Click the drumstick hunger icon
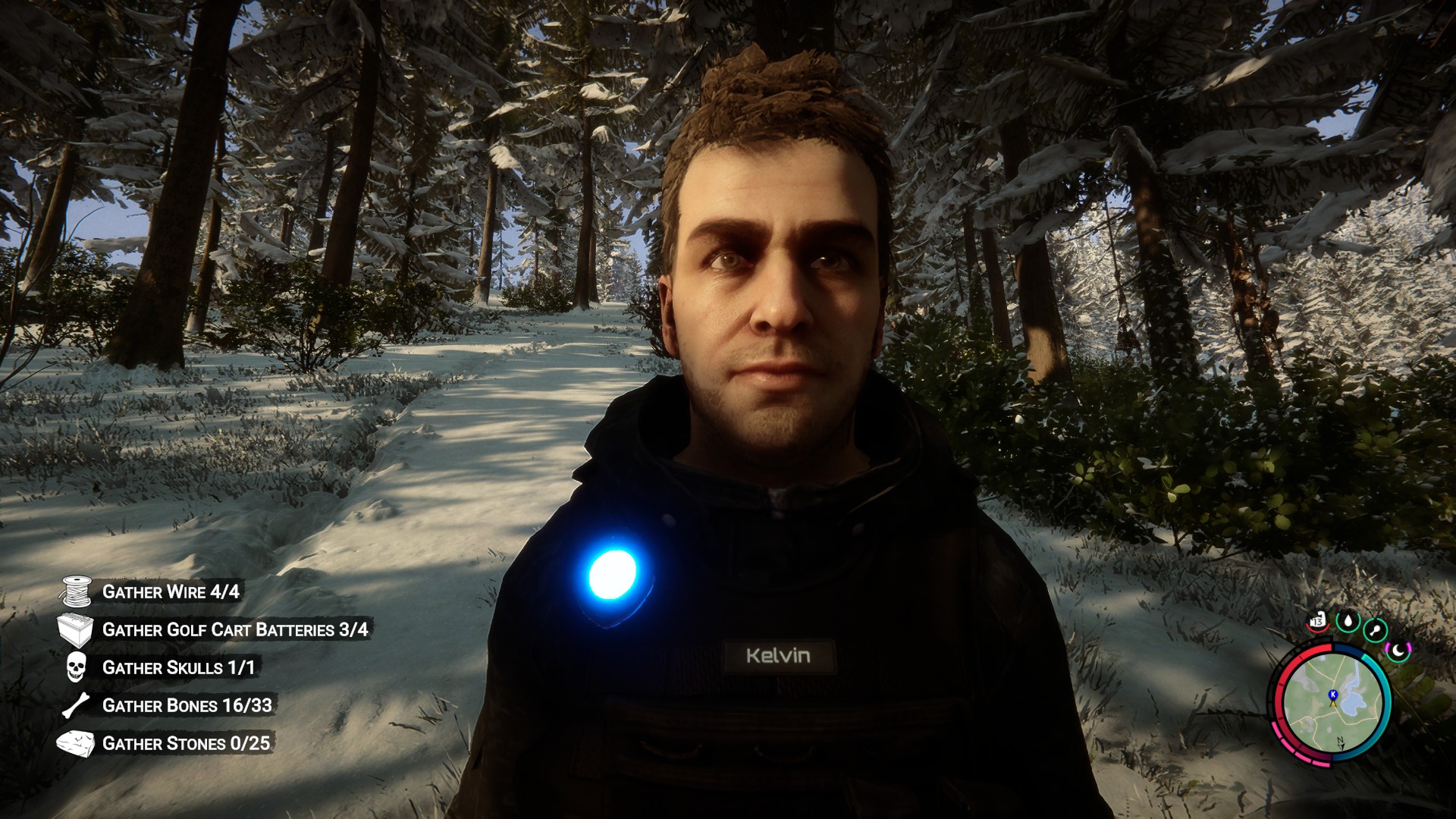Image resolution: width=1456 pixels, height=819 pixels. pos(1375,629)
